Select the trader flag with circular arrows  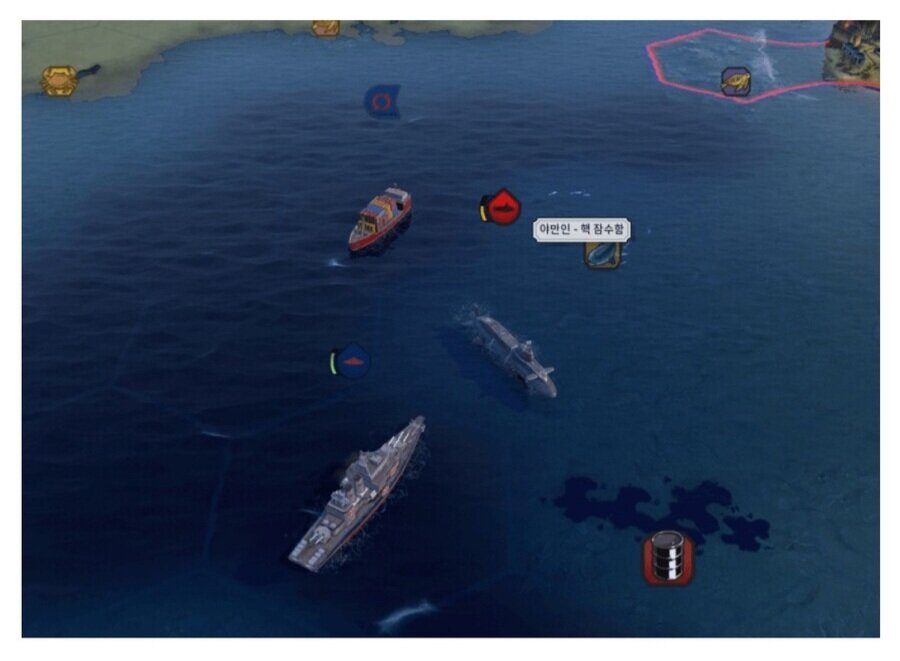pos(382,101)
